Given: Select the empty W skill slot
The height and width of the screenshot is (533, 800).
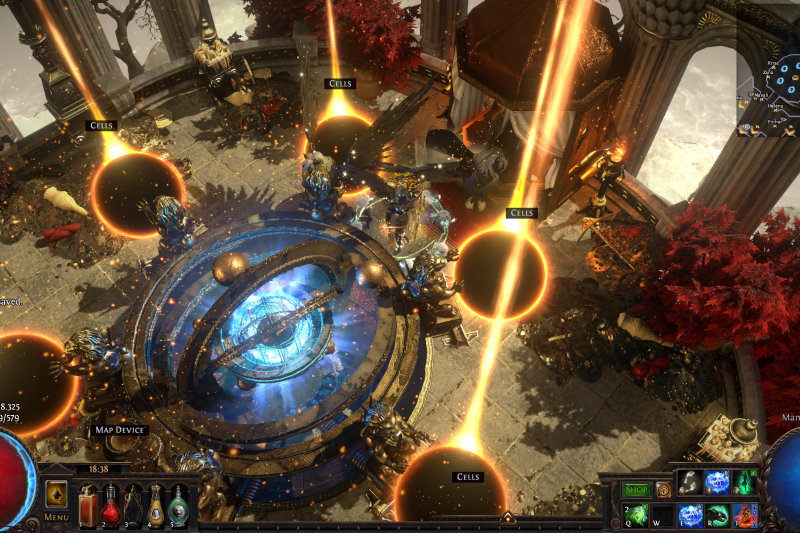Looking at the screenshot, I should click(661, 514).
